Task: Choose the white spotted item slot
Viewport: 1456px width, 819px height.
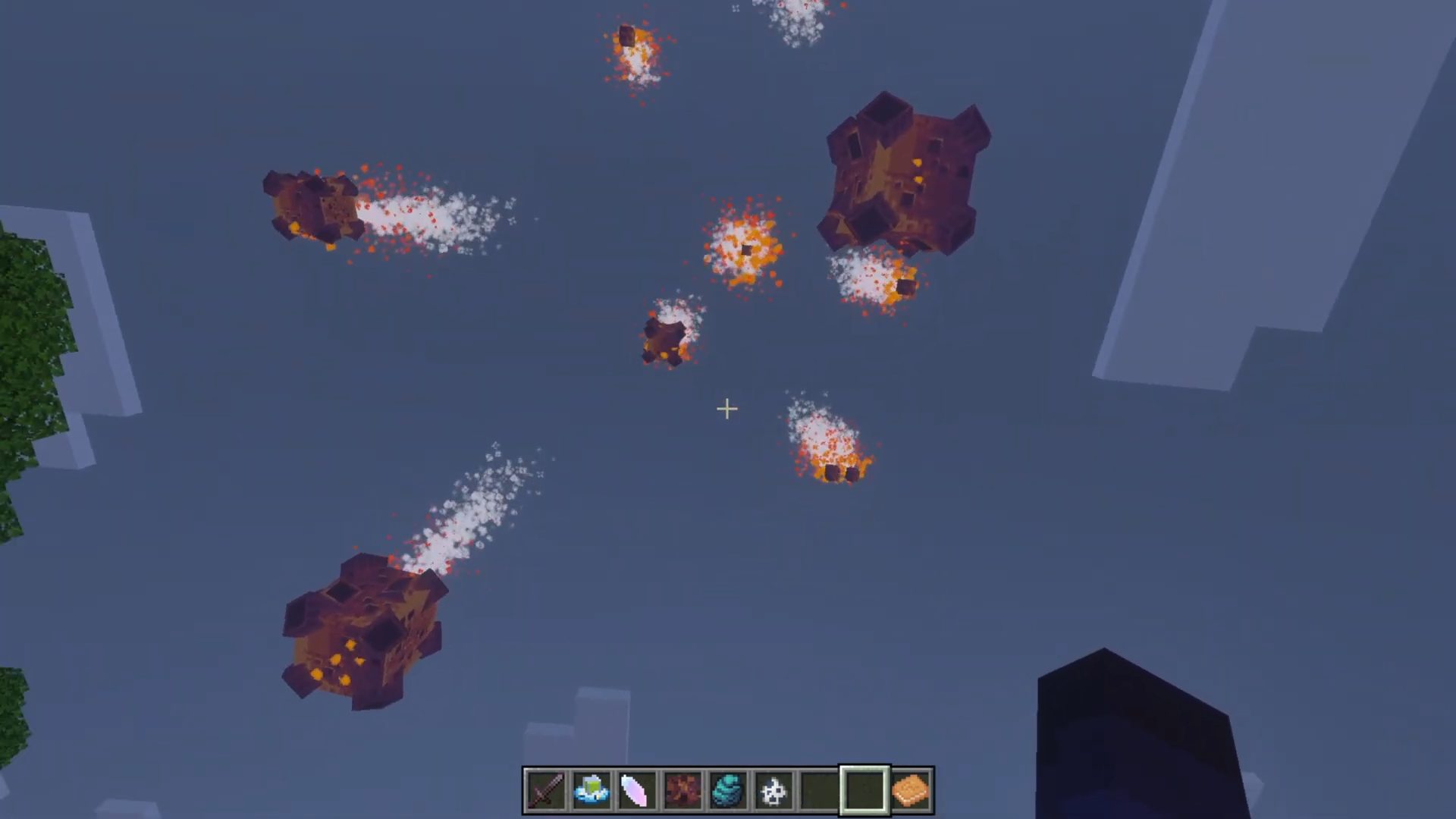Action: [x=773, y=790]
